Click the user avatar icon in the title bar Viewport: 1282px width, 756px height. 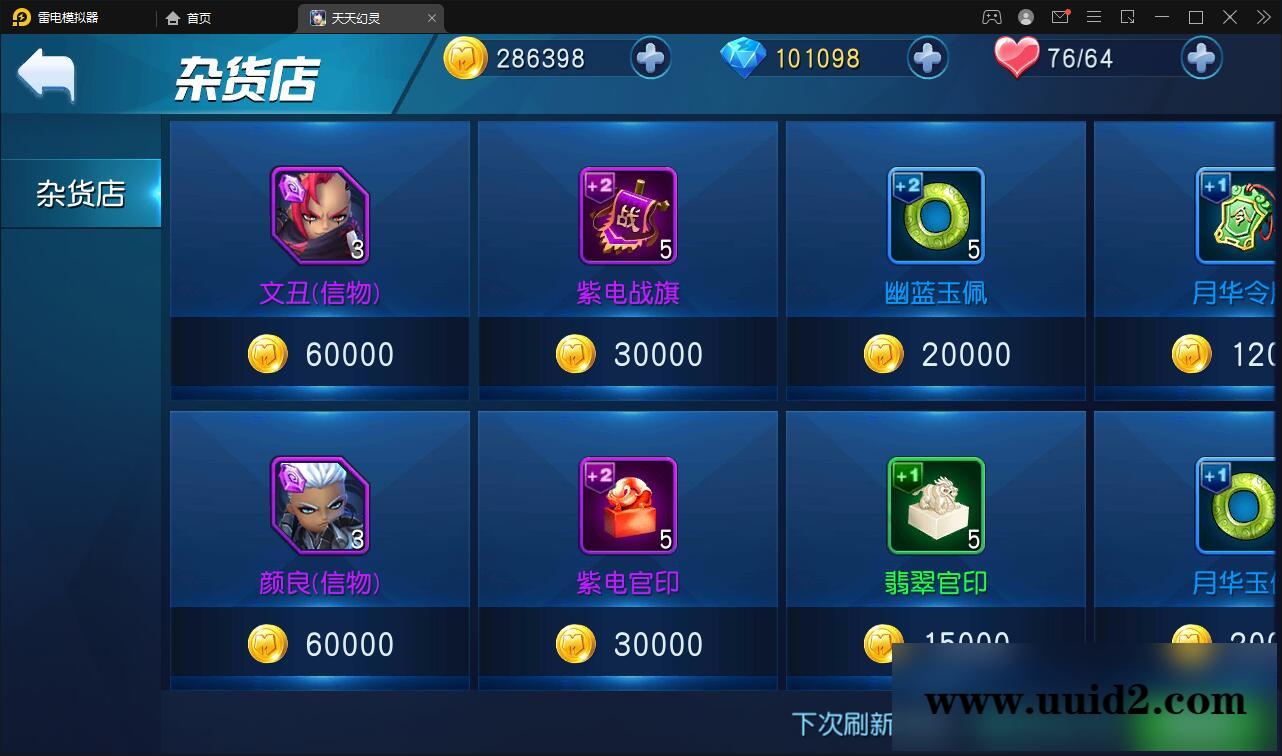[x=1025, y=17]
